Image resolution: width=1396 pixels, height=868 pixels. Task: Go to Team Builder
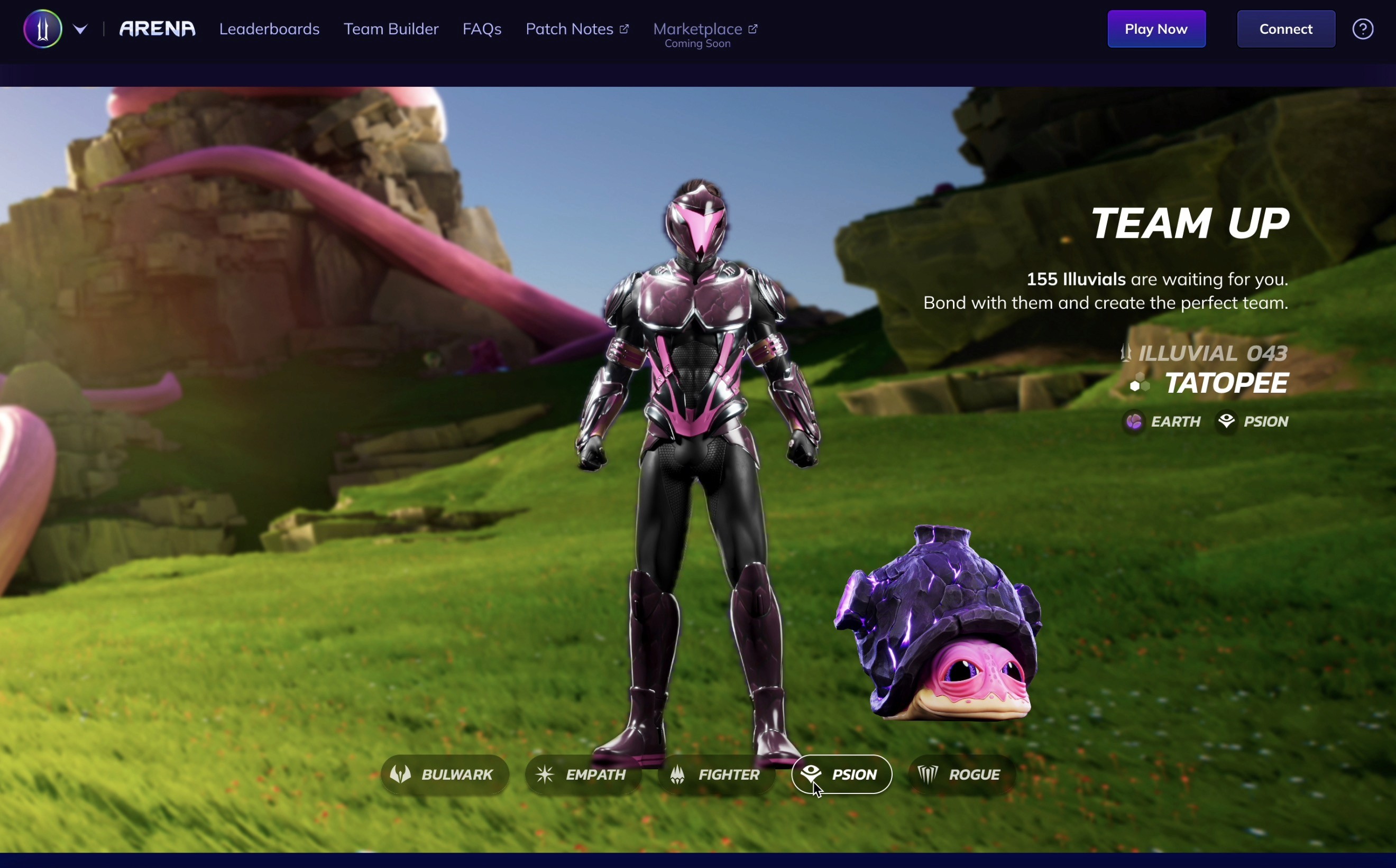390,29
